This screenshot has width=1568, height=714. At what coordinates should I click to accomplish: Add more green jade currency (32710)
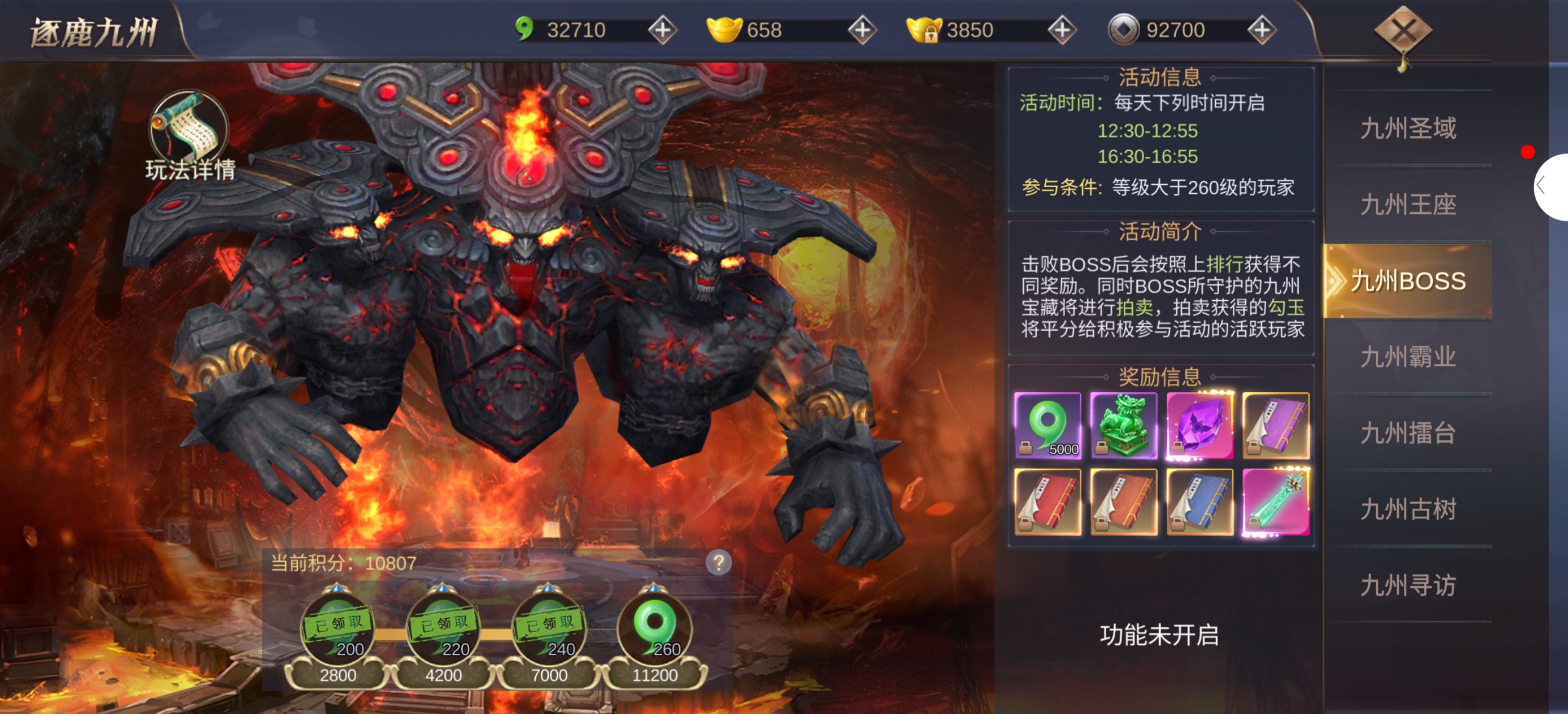point(662,30)
